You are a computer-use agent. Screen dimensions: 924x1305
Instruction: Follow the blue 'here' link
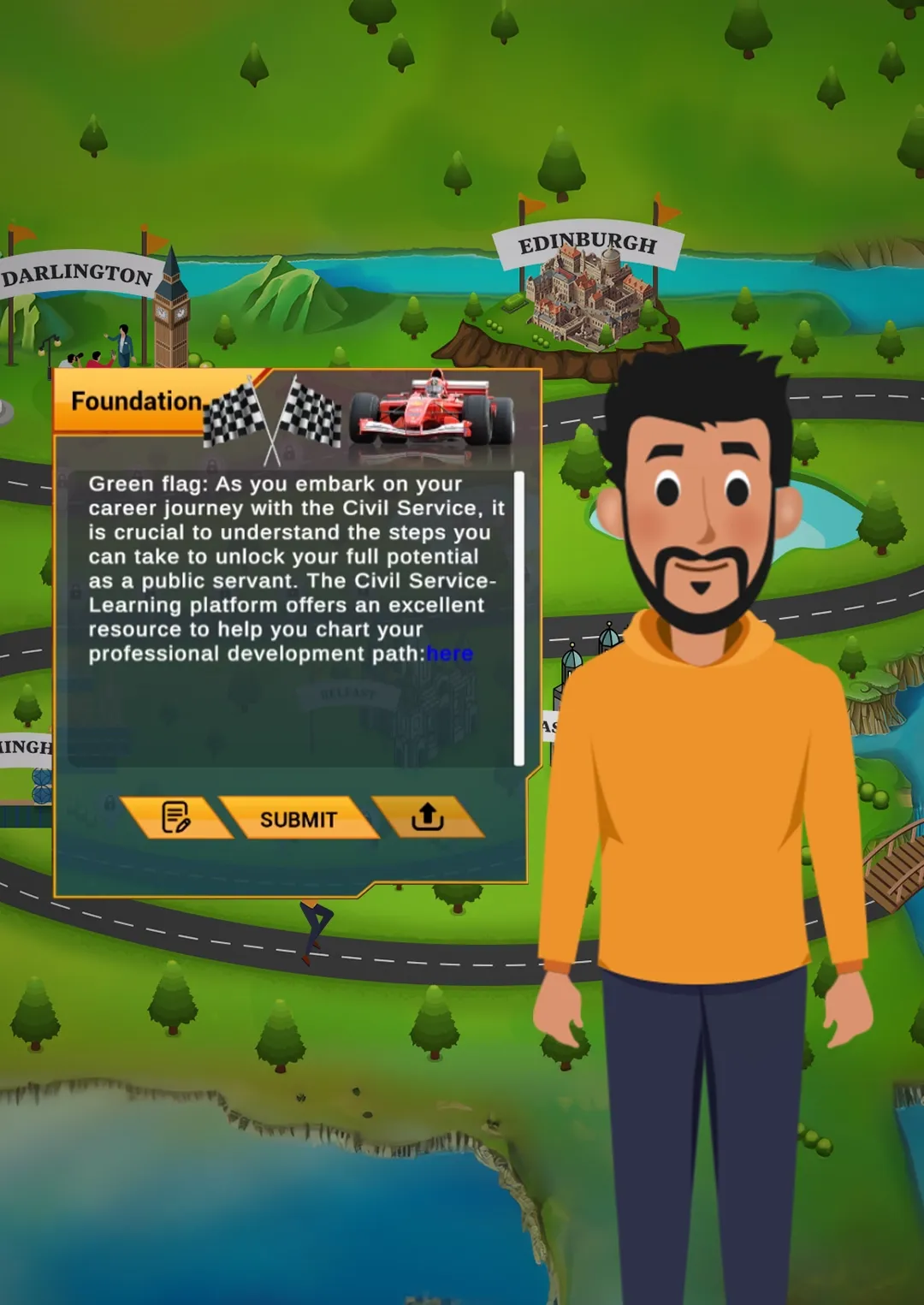tap(449, 654)
